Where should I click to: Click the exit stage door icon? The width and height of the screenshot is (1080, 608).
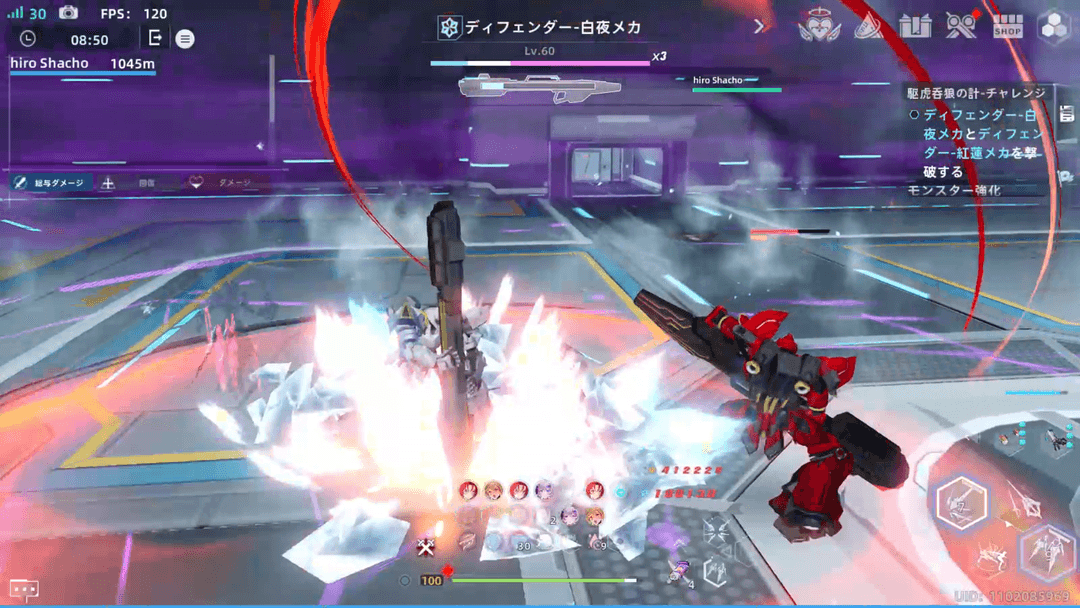155,39
